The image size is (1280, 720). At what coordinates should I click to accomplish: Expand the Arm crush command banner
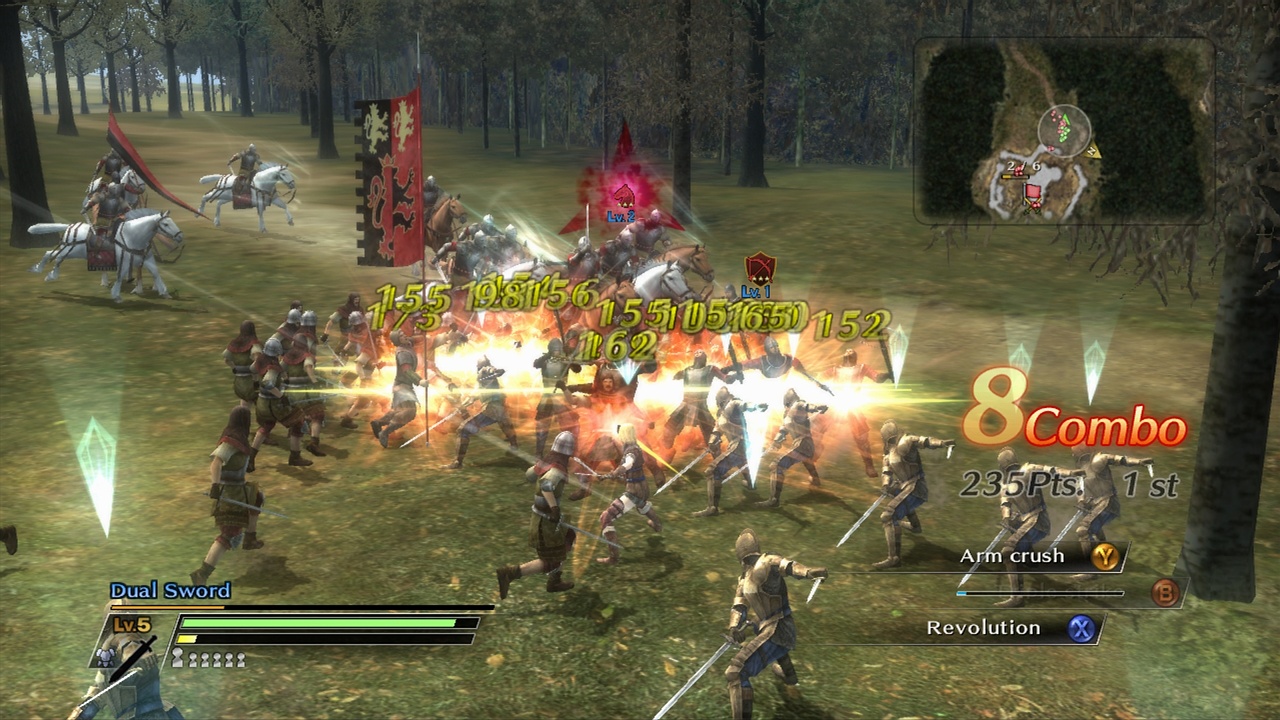coord(1010,557)
